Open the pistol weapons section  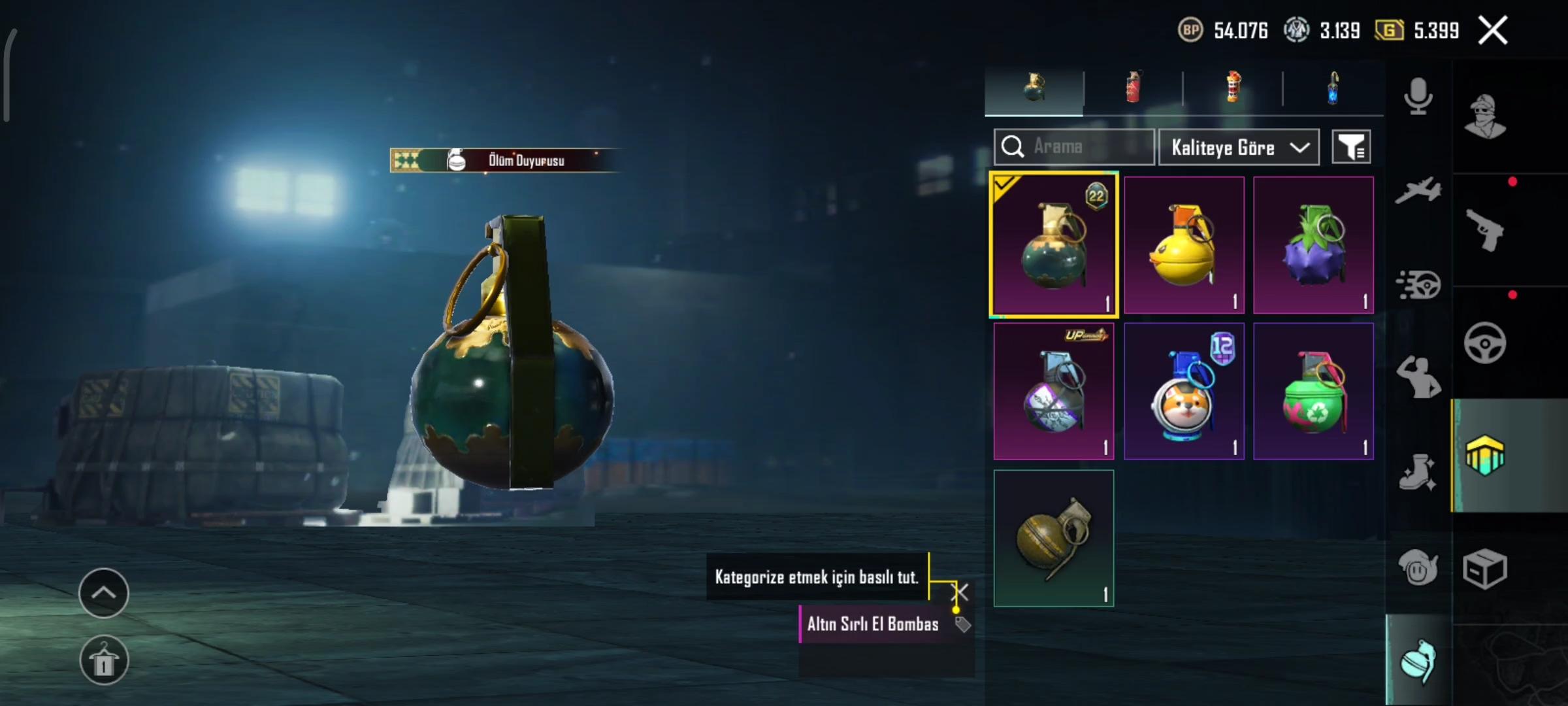pos(1484,230)
